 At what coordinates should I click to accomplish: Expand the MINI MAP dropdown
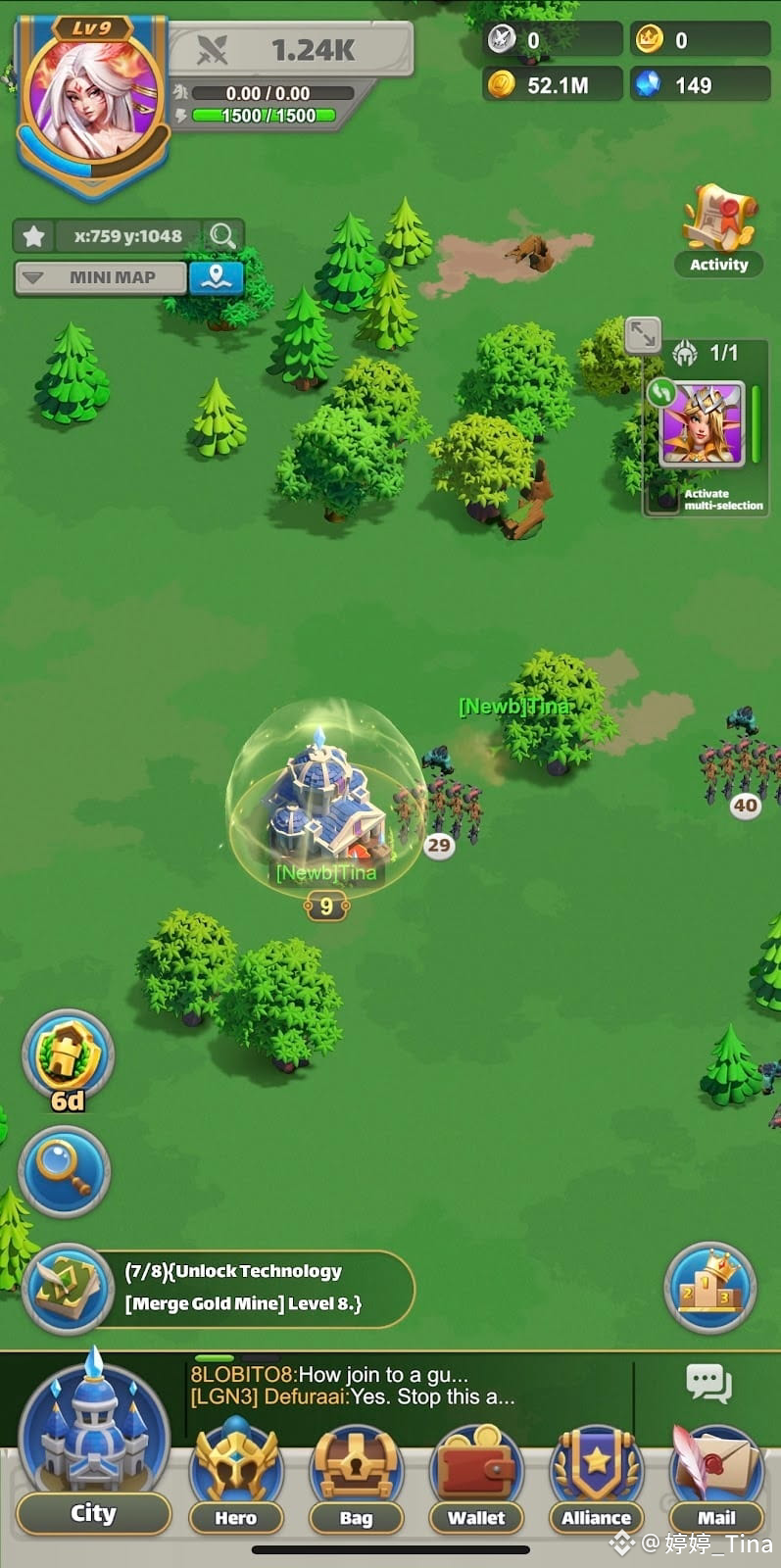coord(101,277)
